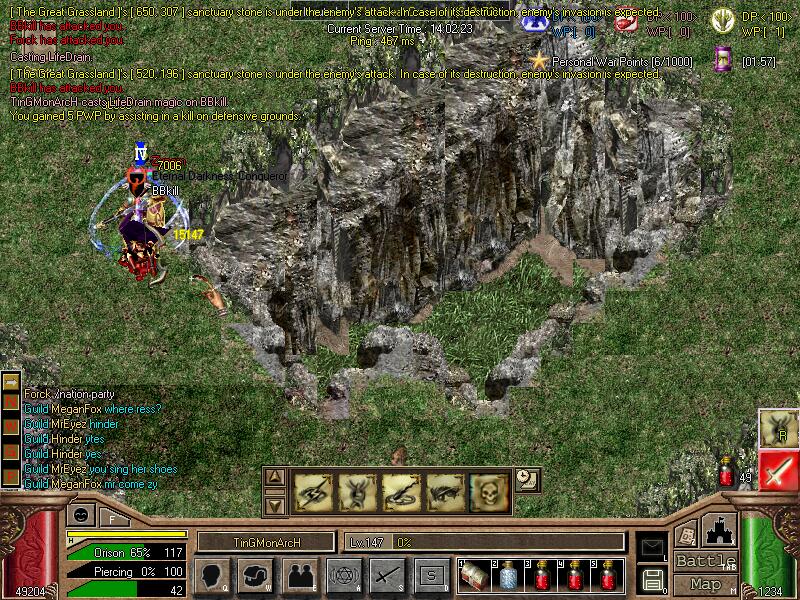Open the smiley face emote button
The width and height of the screenshot is (800, 600).
tap(81, 515)
